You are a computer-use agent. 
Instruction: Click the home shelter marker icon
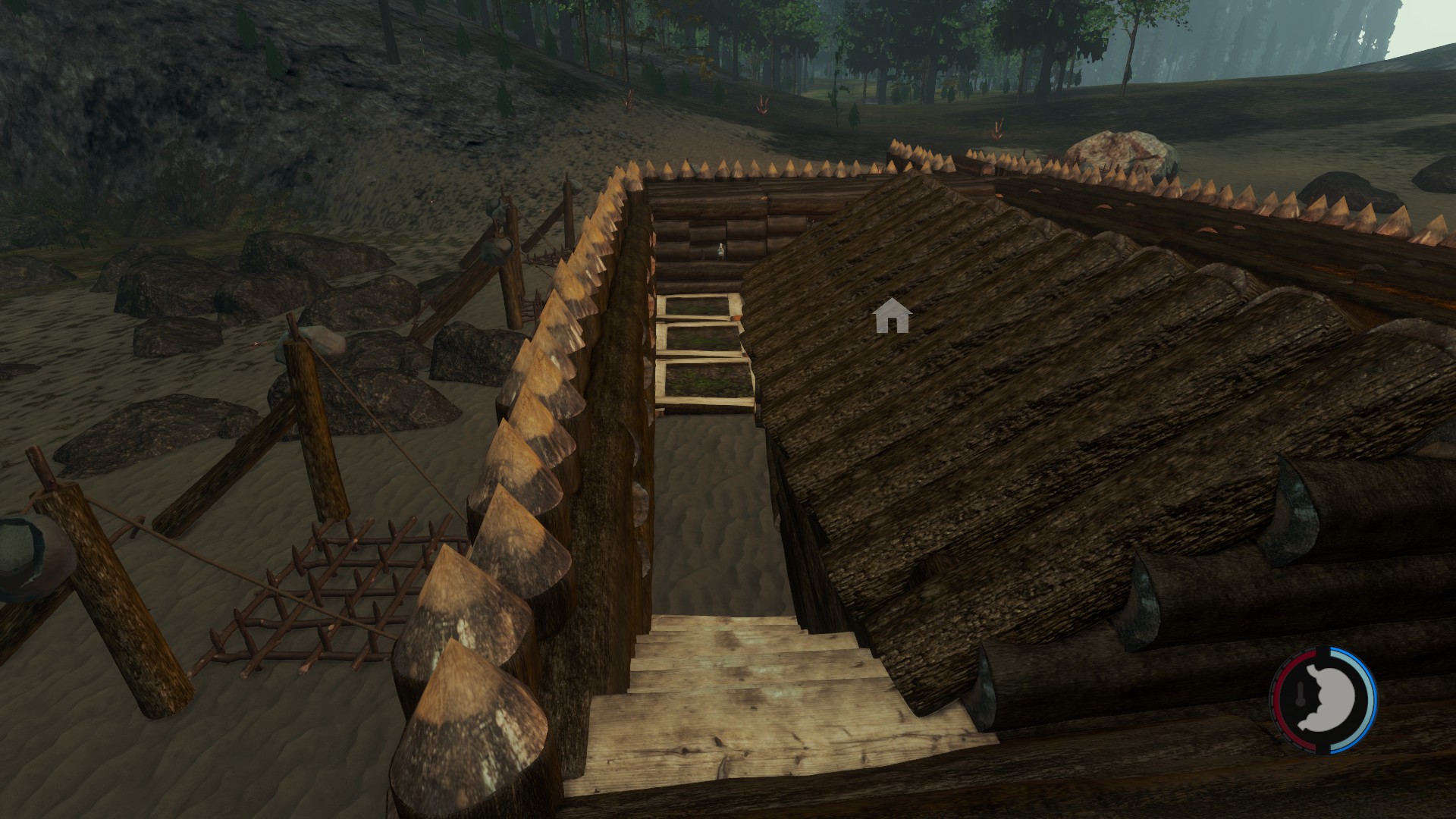coord(892,316)
